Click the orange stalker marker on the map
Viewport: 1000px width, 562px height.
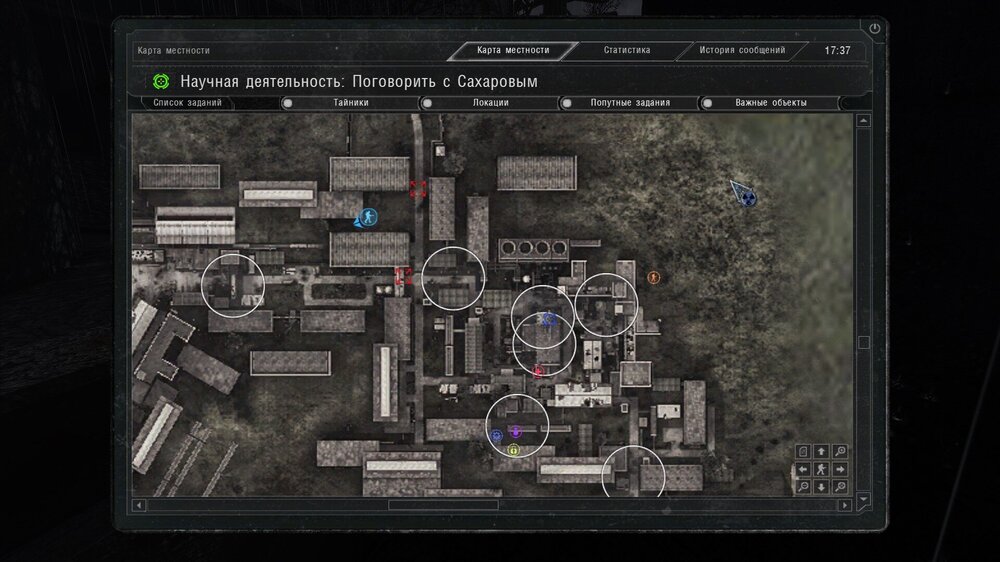[654, 277]
